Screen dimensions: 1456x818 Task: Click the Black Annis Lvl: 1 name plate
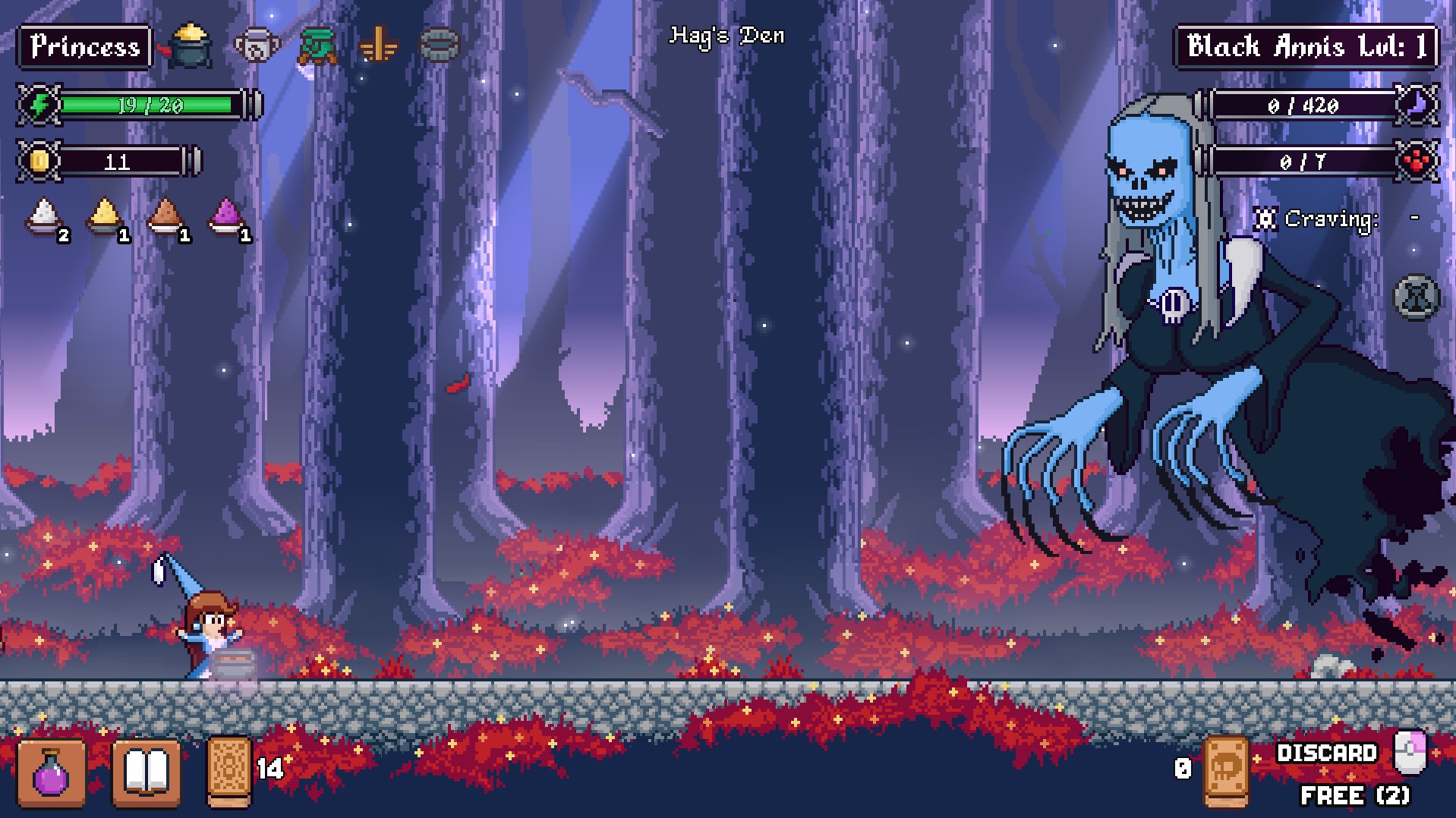pyautogui.click(x=1306, y=47)
